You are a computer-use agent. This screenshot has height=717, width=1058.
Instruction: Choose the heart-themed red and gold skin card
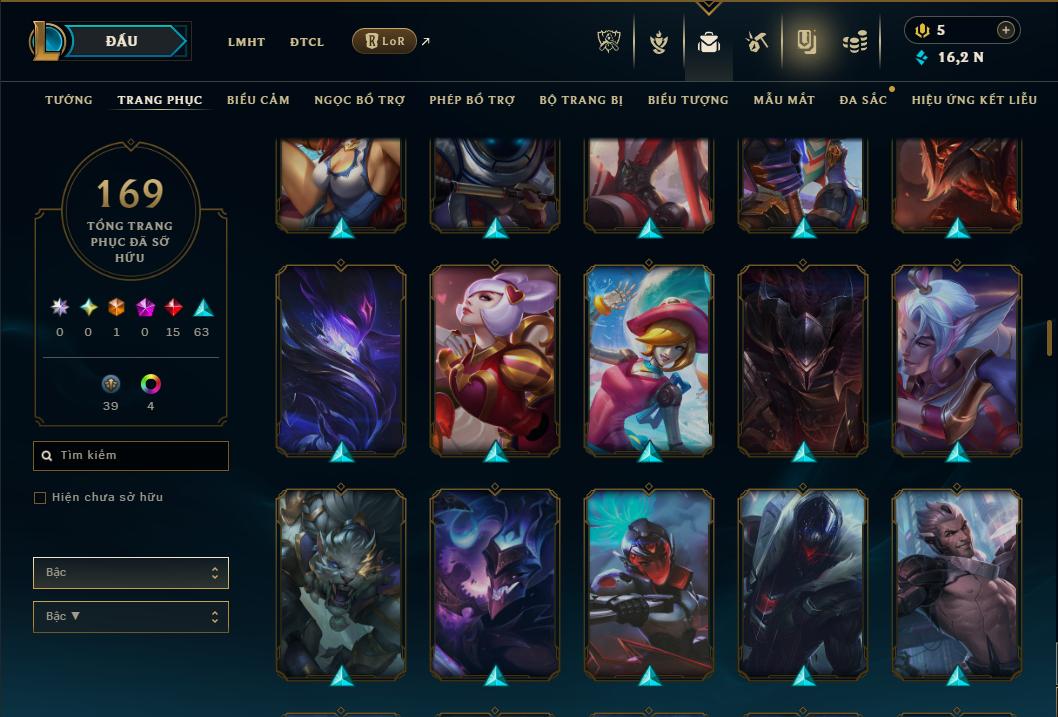pyautogui.click(x=495, y=360)
